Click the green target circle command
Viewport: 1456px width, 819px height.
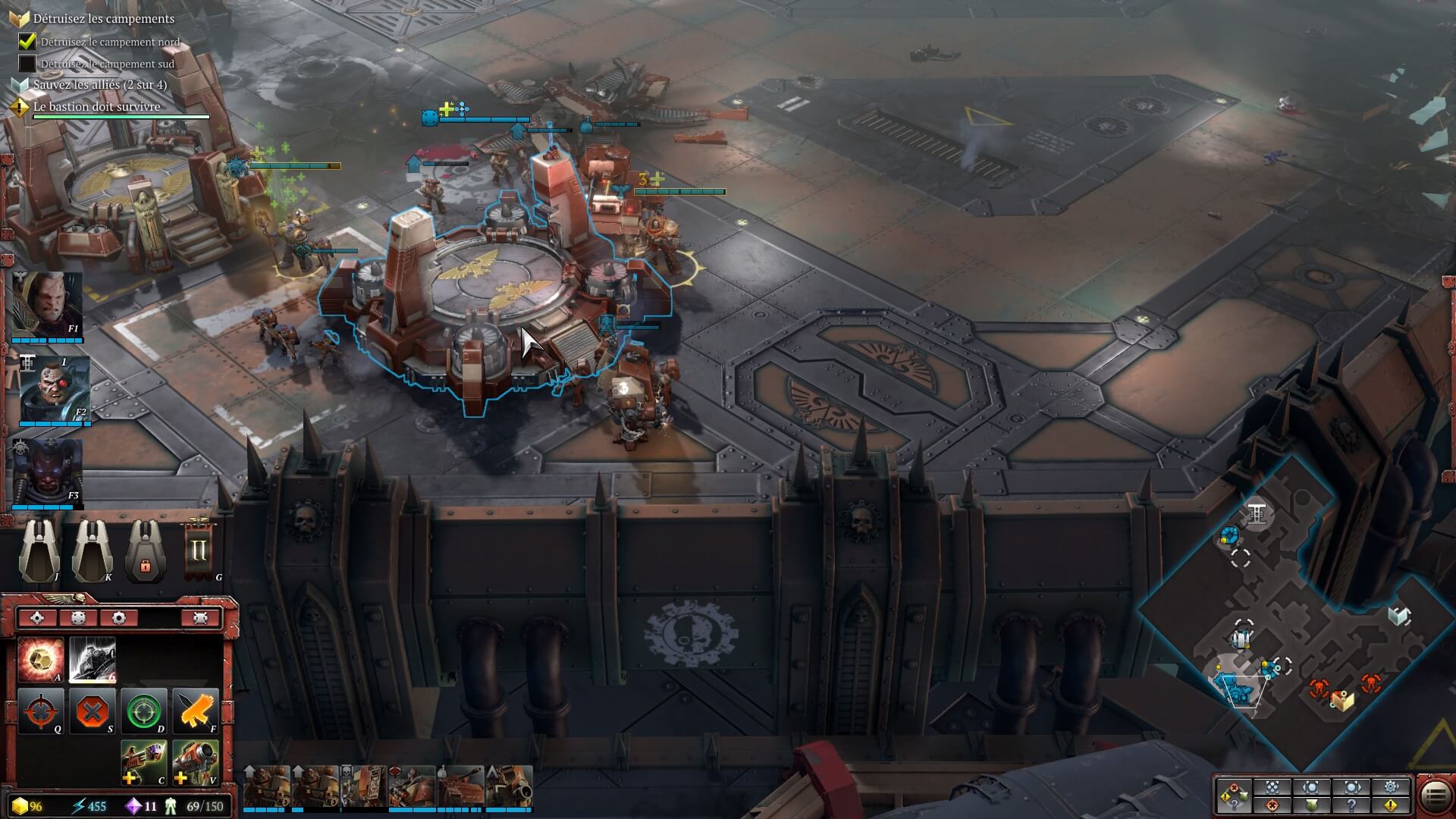coord(144,711)
